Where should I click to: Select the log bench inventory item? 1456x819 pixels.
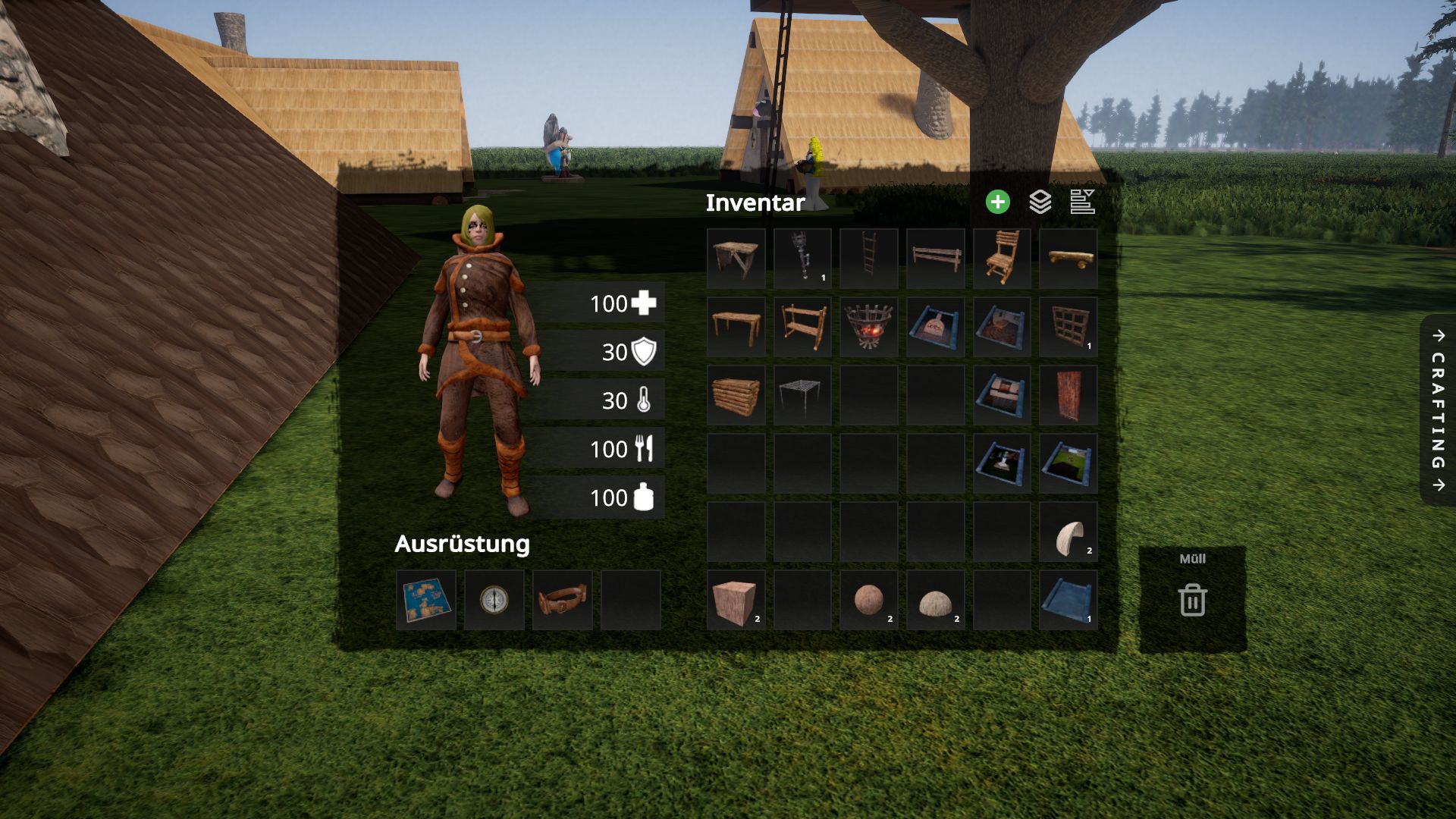coord(1068,259)
